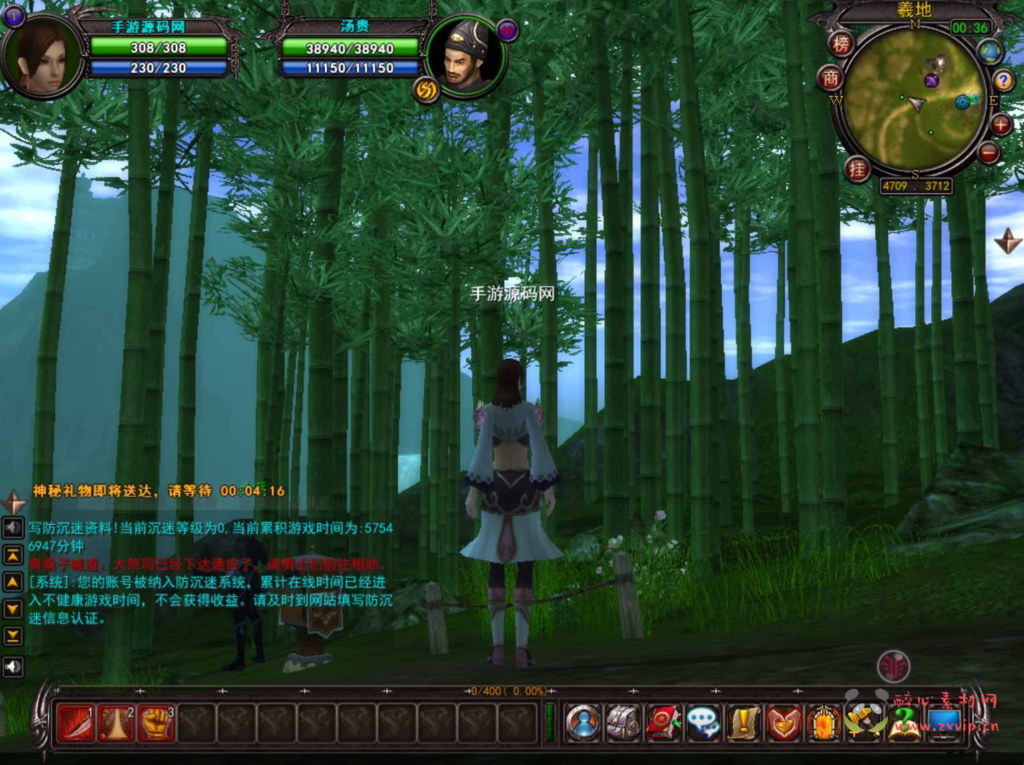Open the heart friends icon
1024x765 pixels.
[783, 722]
